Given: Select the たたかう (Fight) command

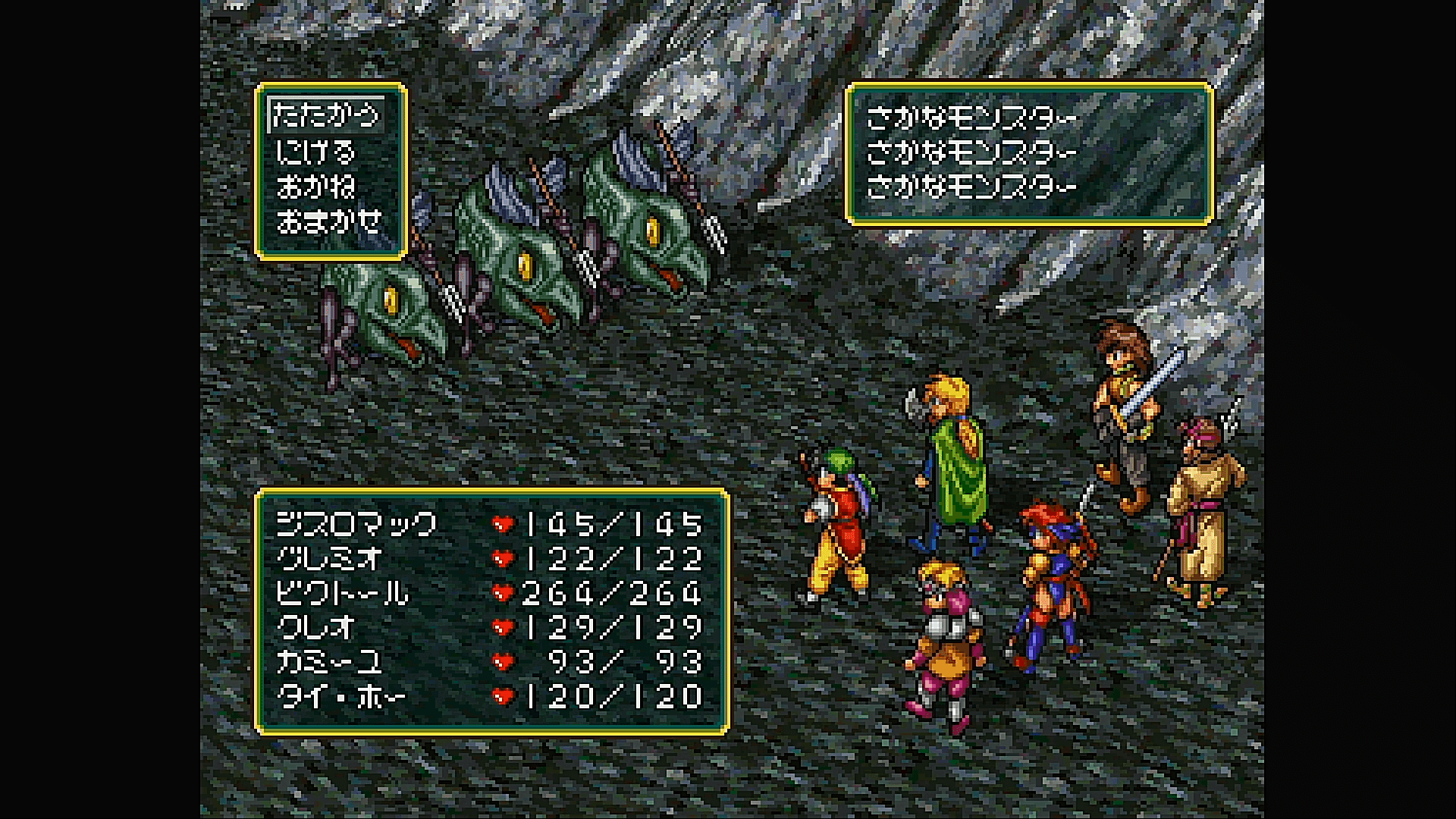Looking at the screenshot, I should tap(326, 116).
